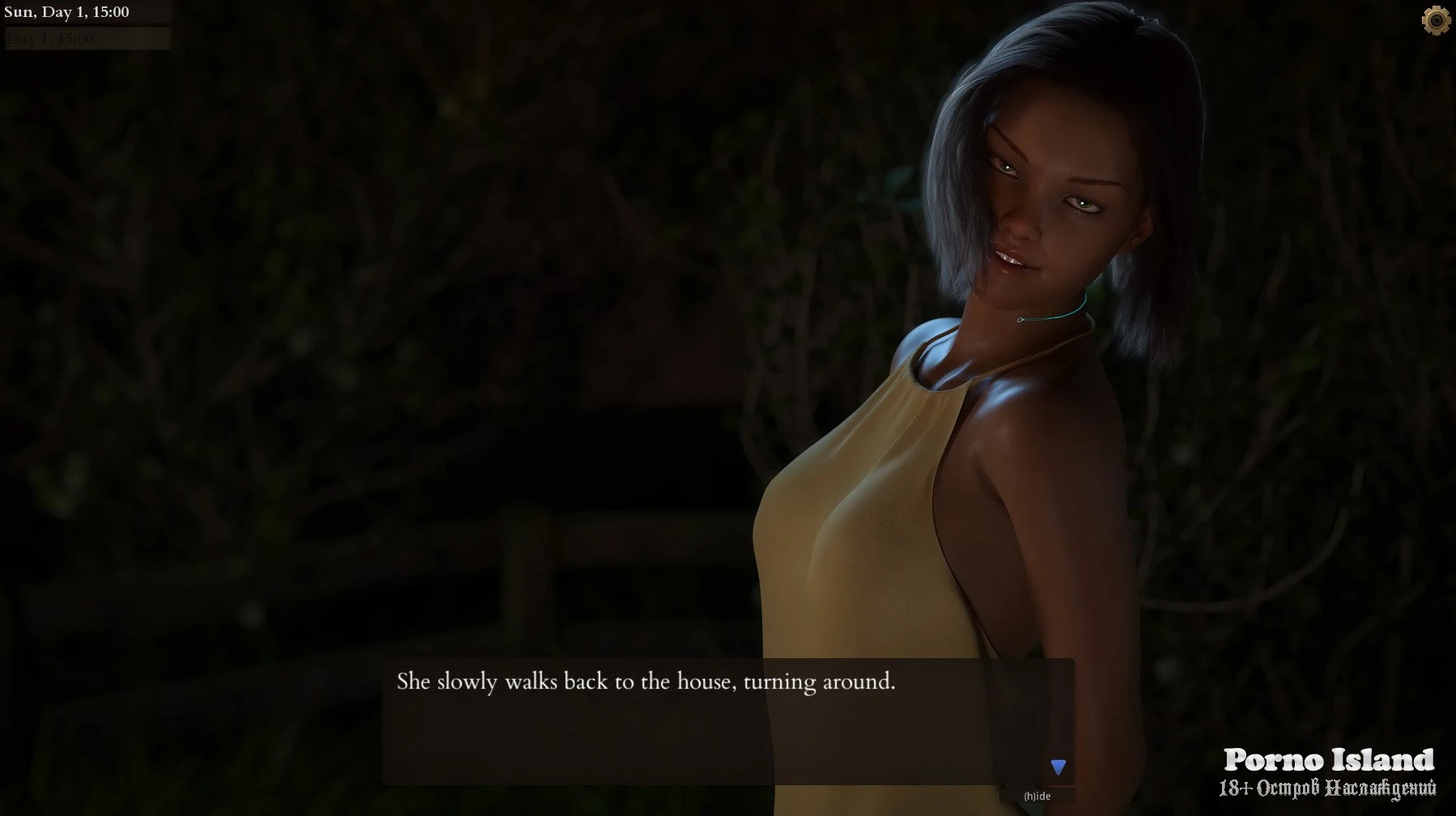Viewport: 1456px width, 816px height.
Task: Open settings via the gear icon
Action: click(x=1436, y=20)
